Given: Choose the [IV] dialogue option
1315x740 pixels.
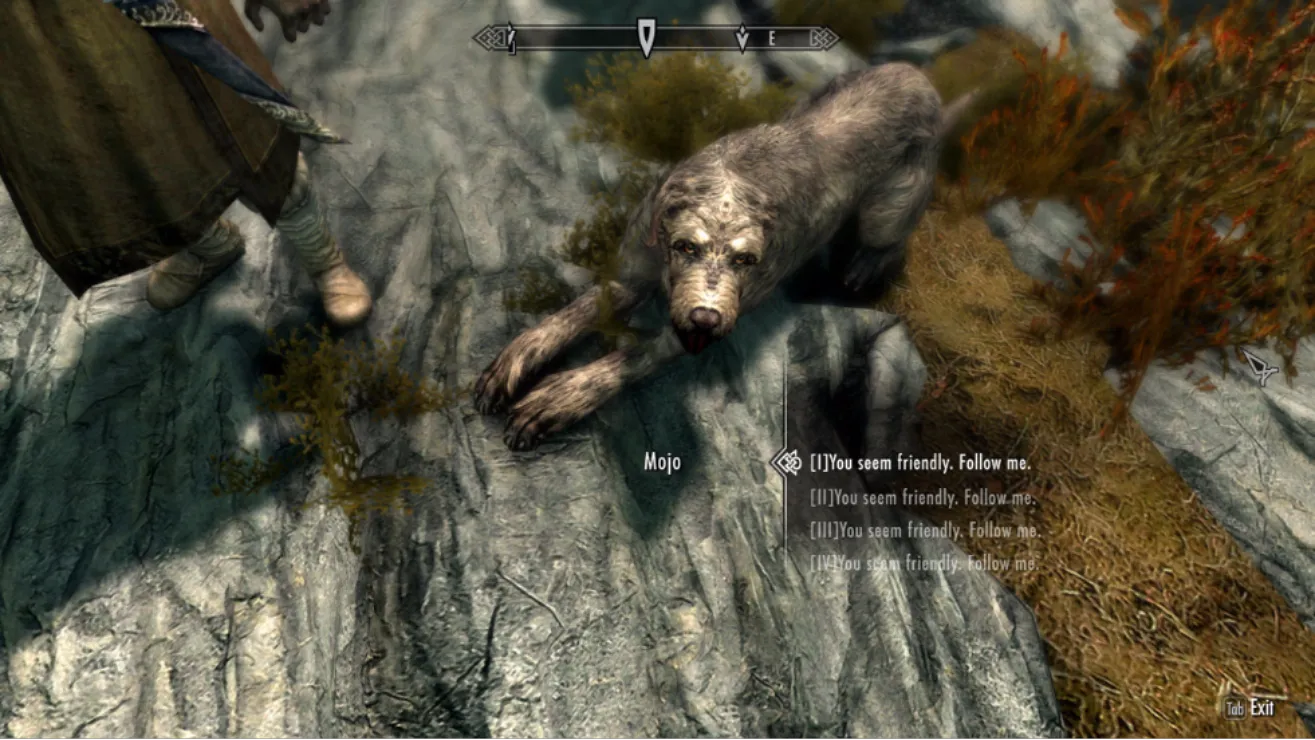Looking at the screenshot, I should 923,564.
